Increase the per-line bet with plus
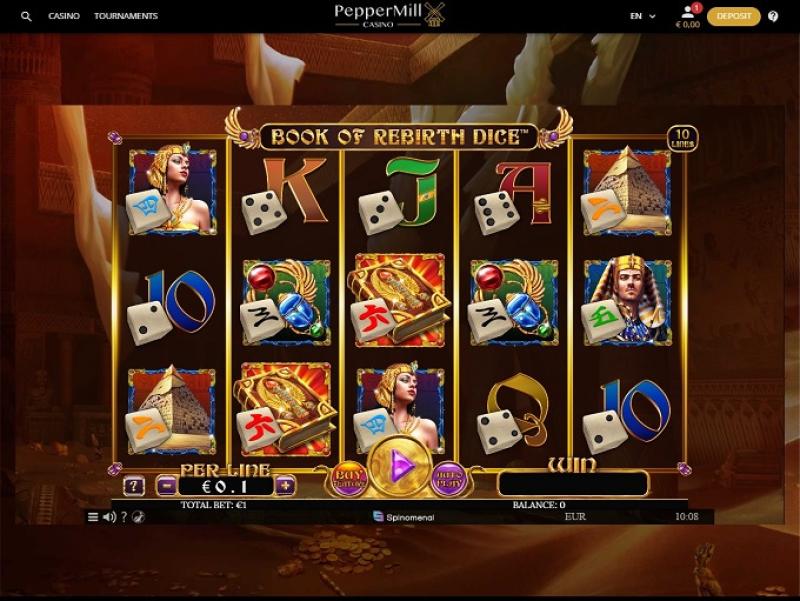The width and height of the screenshot is (800, 601). coord(286,486)
